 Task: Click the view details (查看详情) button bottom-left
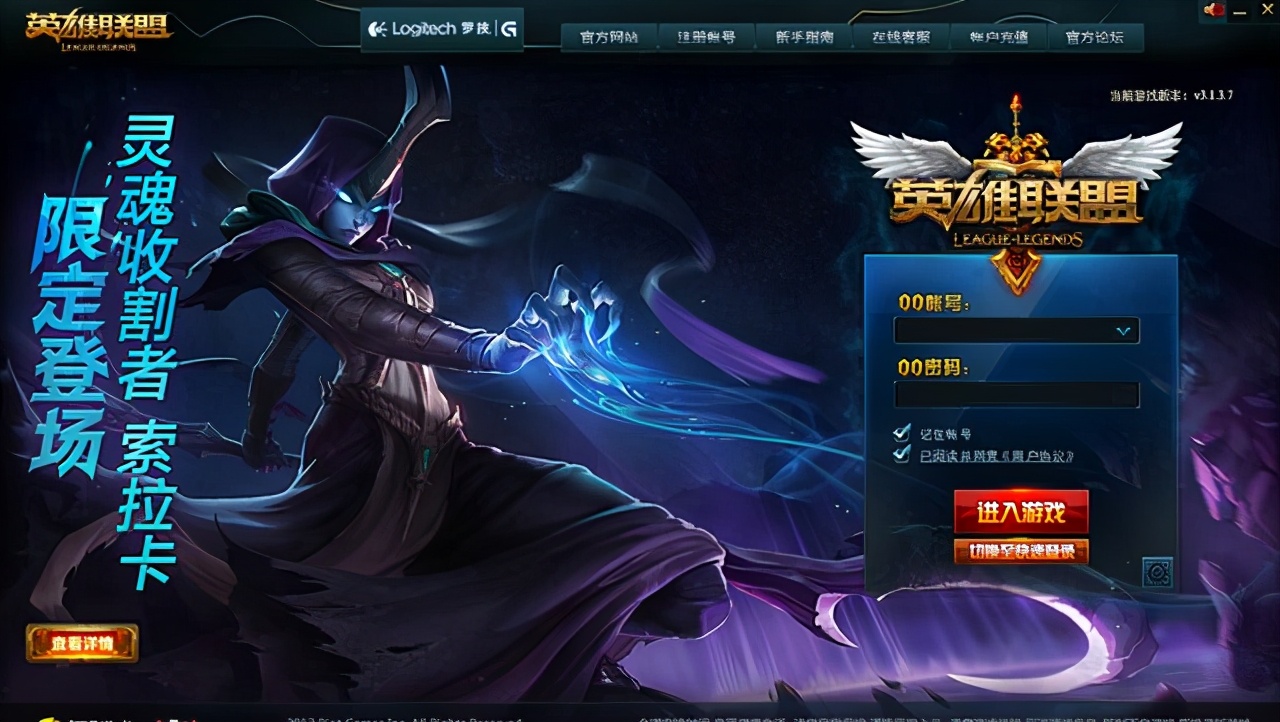[x=82, y=645]
